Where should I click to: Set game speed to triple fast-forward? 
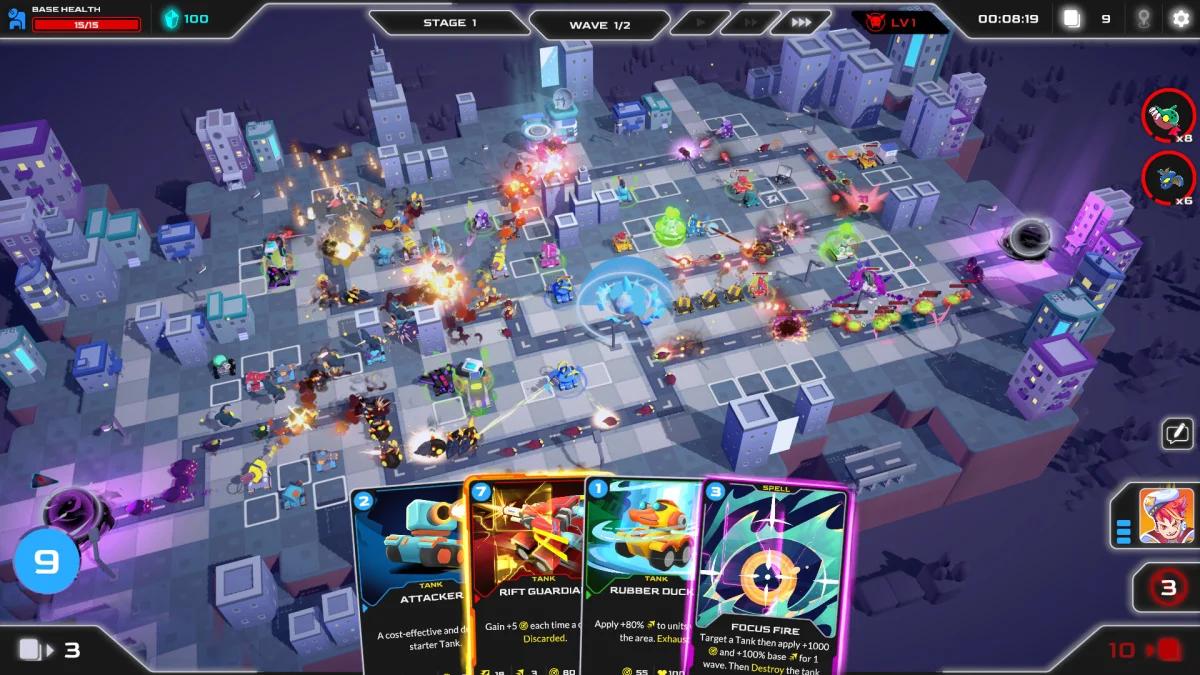801,22
